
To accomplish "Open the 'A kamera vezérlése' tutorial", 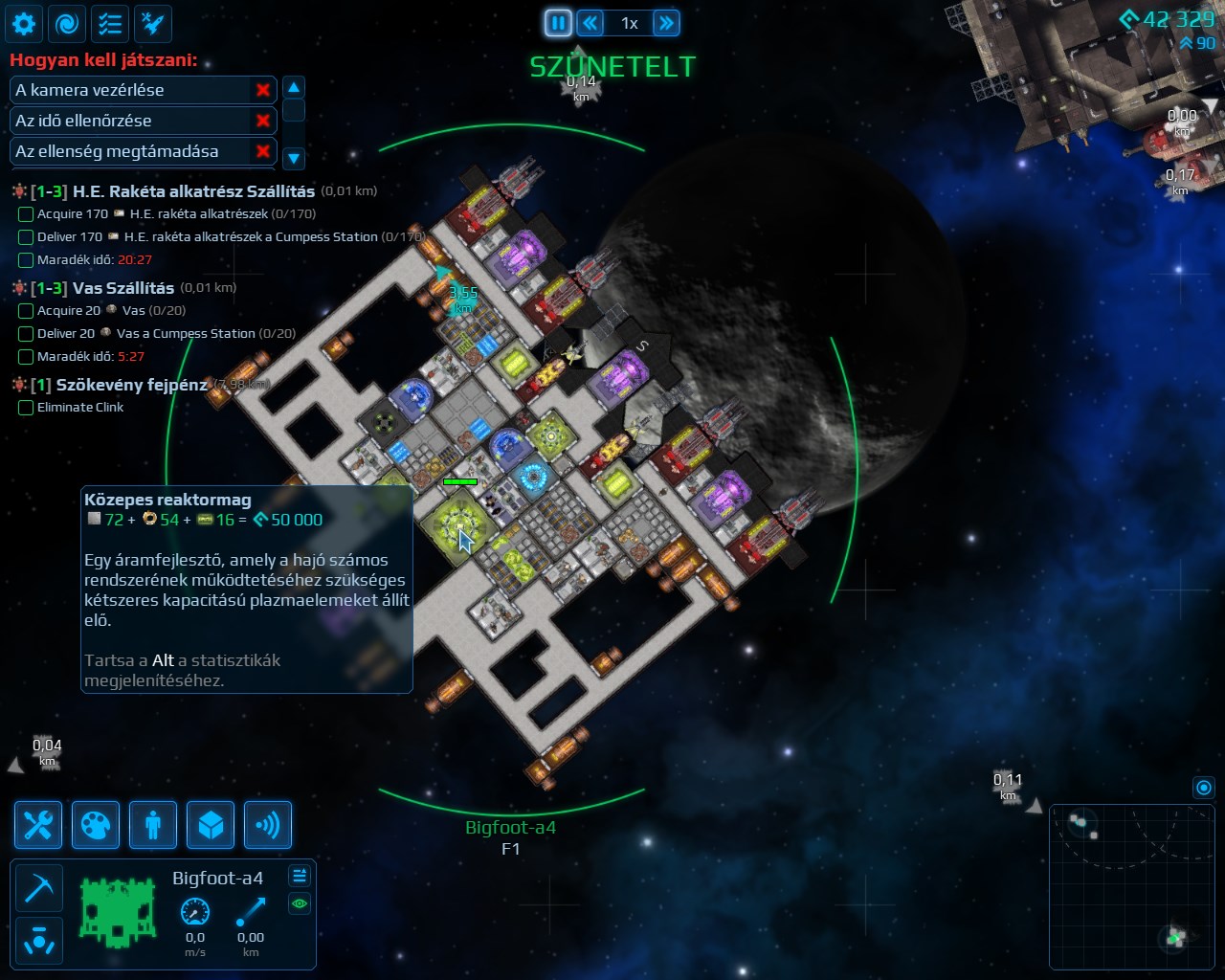I will tap(129, 90).
